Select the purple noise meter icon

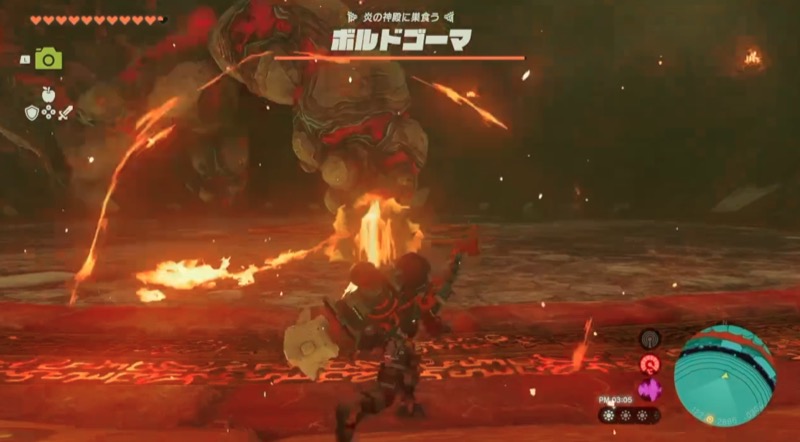click(649, 389)
